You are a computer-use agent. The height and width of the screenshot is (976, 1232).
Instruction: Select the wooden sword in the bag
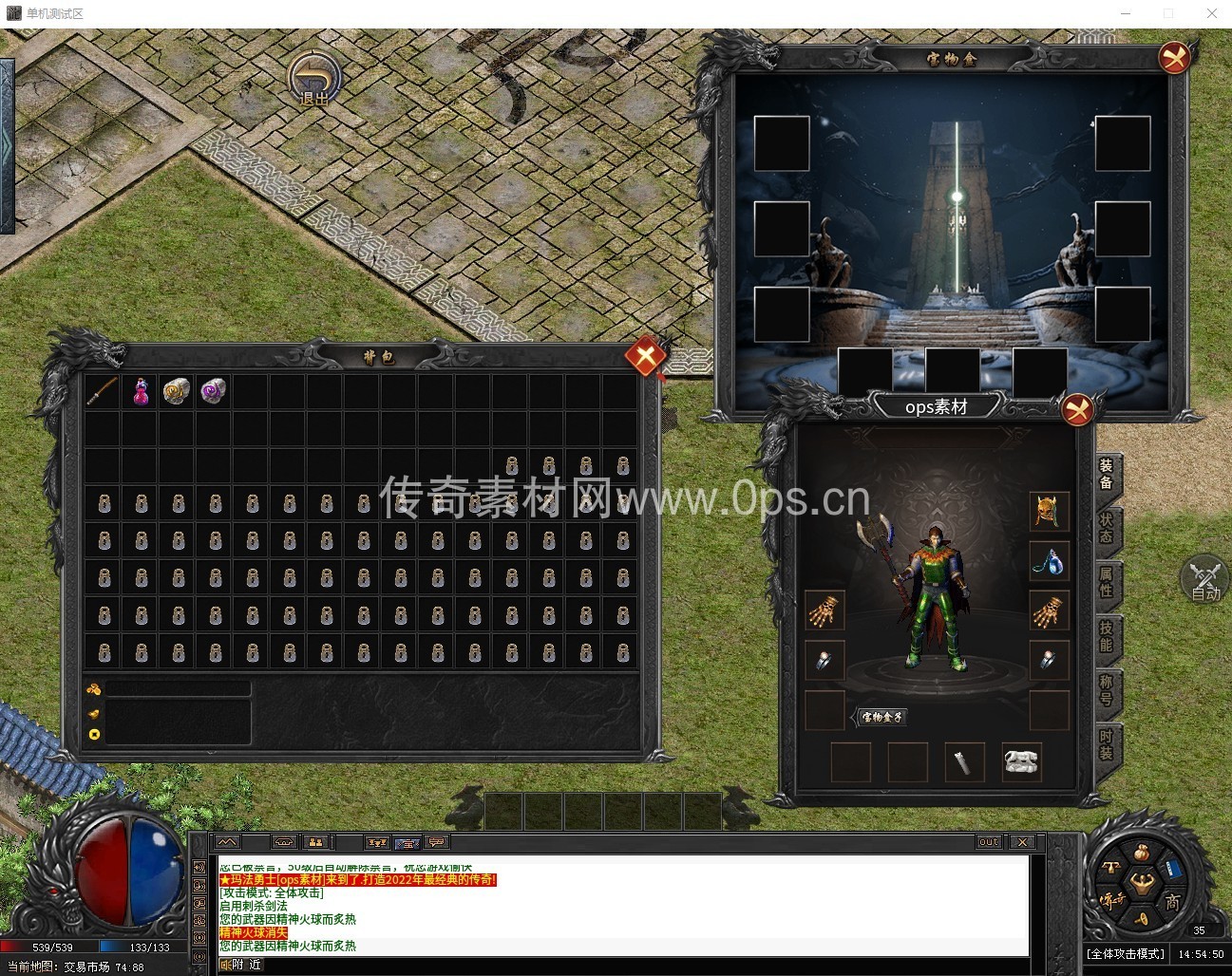click(x=103, y=391)
